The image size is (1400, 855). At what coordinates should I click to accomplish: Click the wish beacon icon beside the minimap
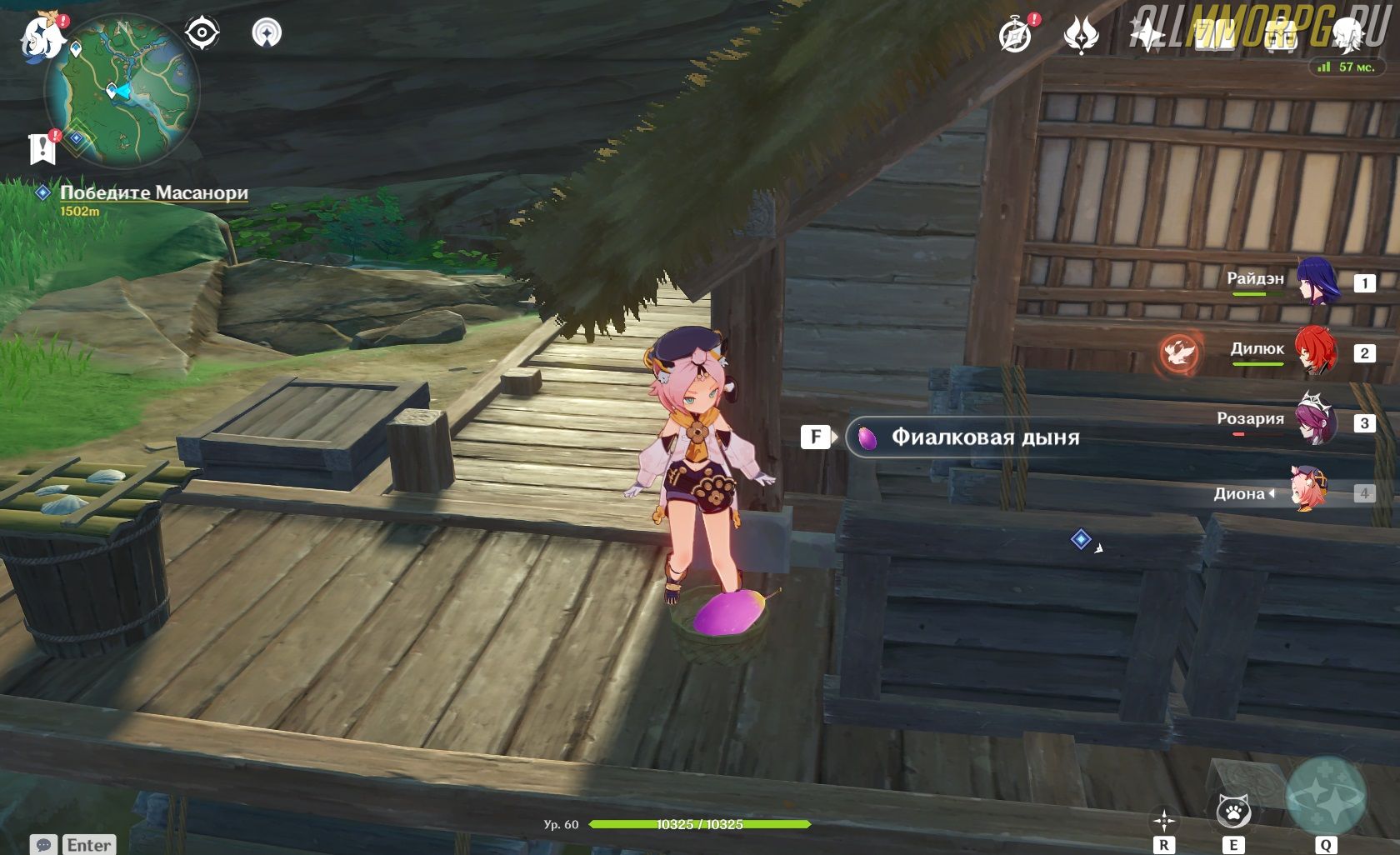[x=267, y=33]
